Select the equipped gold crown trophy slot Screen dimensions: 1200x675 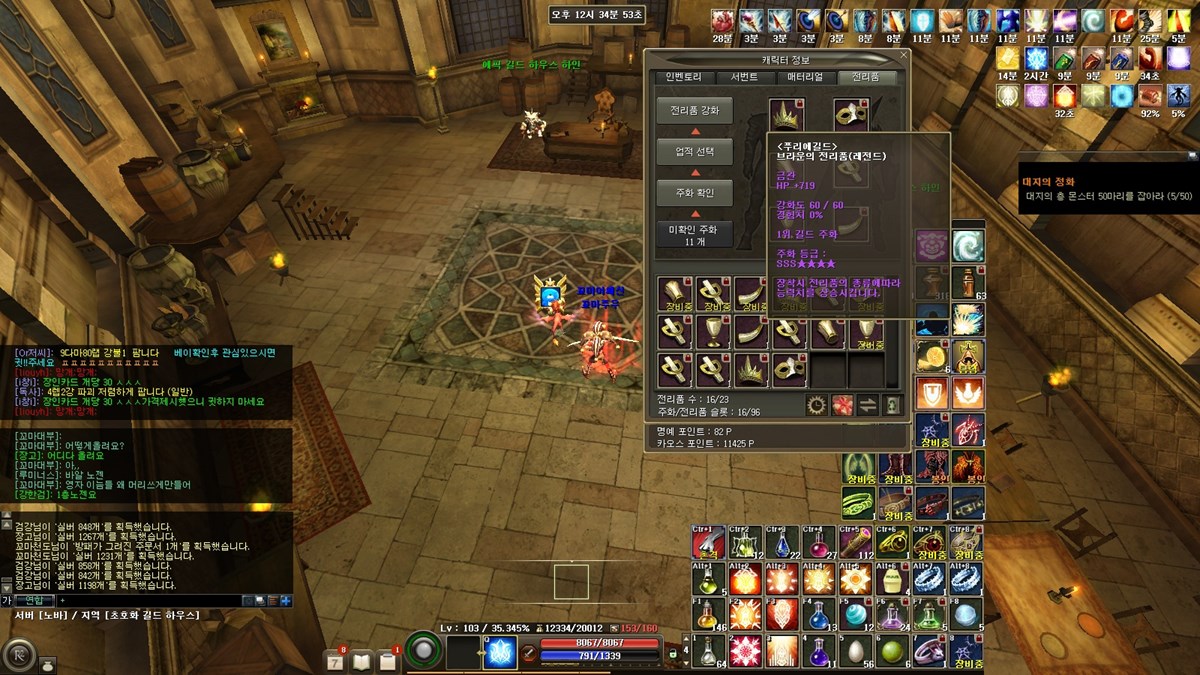786,114
